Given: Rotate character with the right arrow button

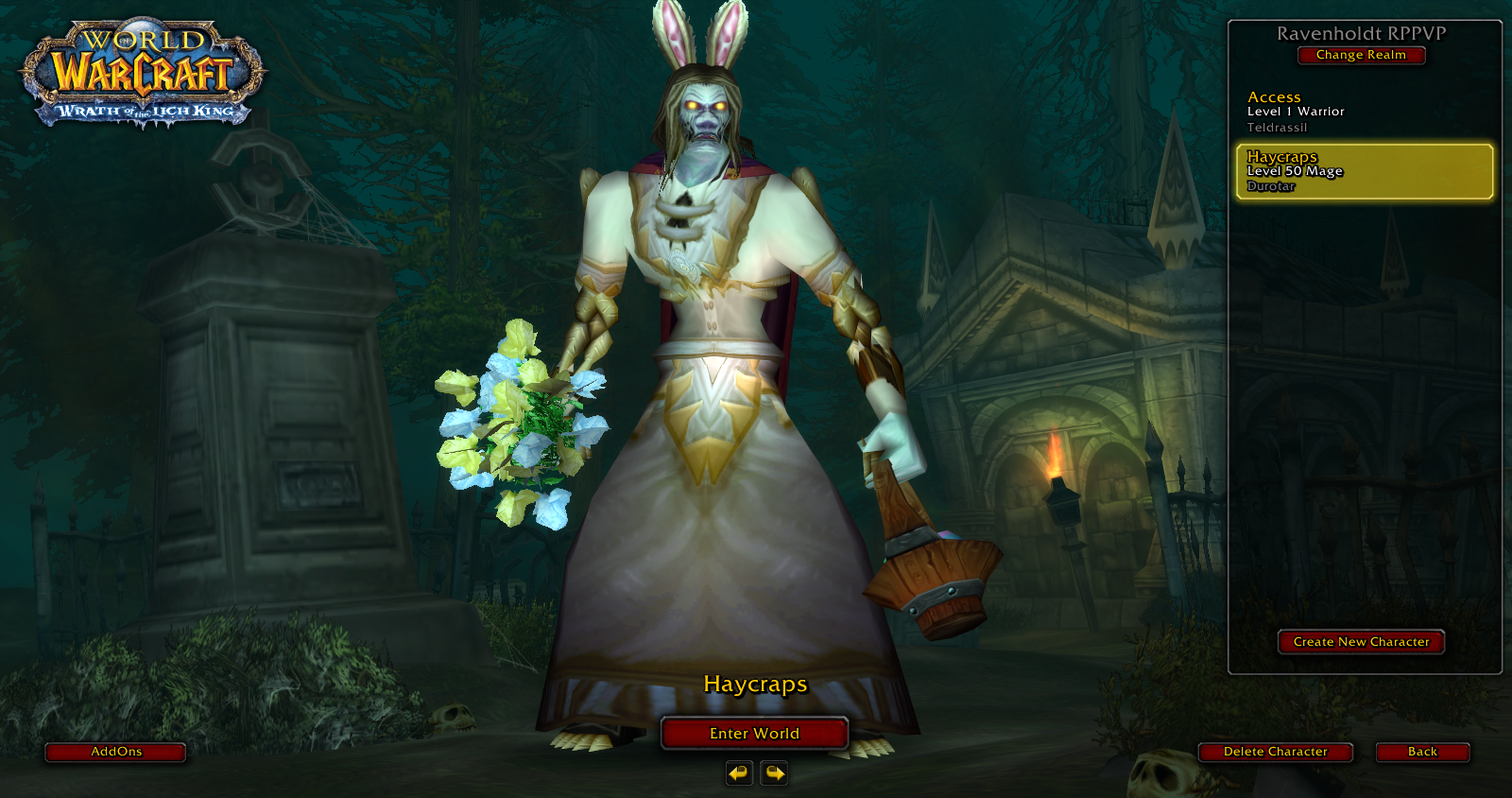Looking at the screenshot, I should click(x=774, y=773).
